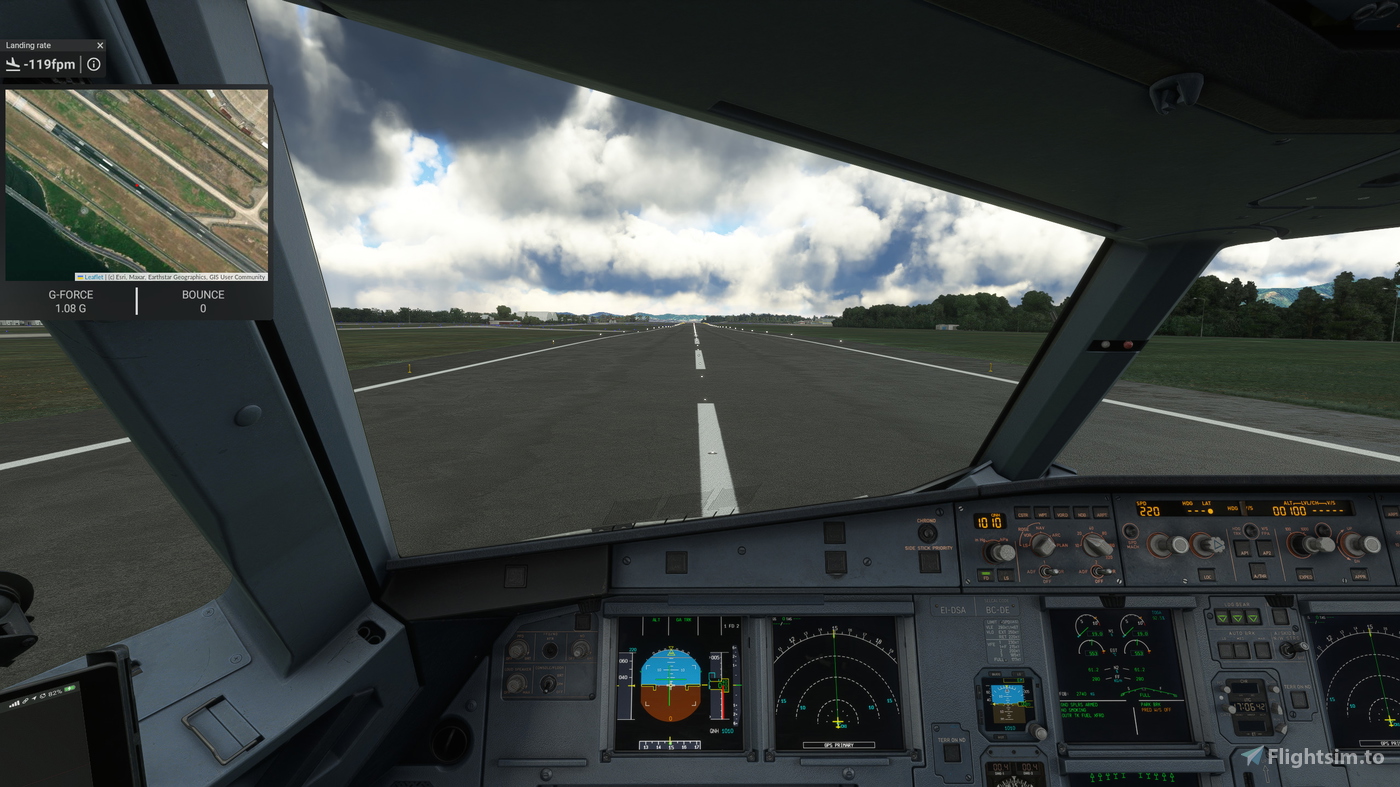This screenshot has height=787, width=1400.
Task: Click the satellite map thumbnail
Action: (x=137, y=180)
